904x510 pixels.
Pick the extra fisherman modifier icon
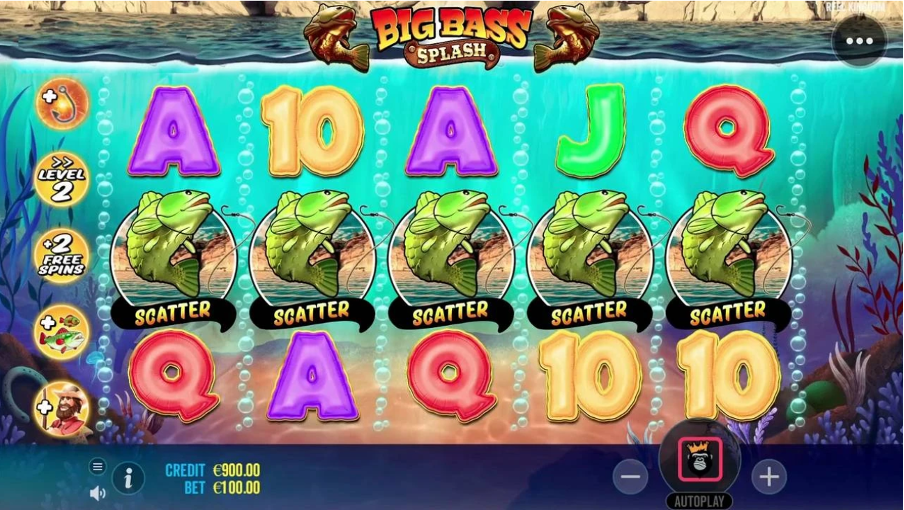point(62,410)
